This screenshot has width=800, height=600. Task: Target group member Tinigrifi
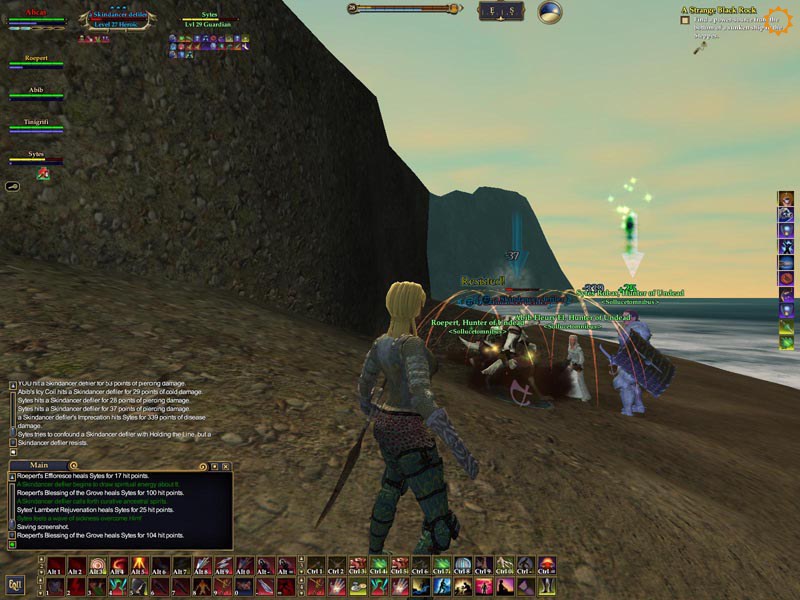tap(37, 125)
